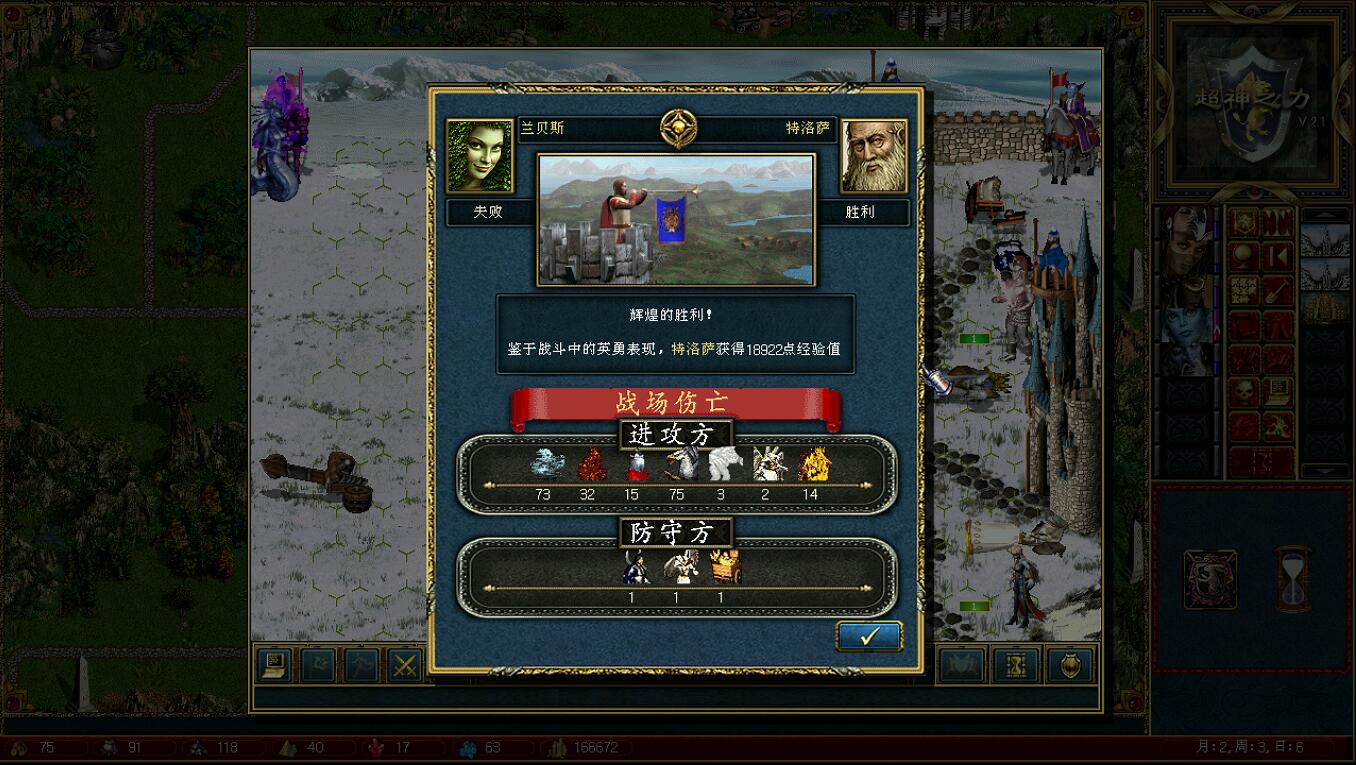Click the dragon emblem next hero button
Viewport: 1356px width, 765px height.
(x=1210, y=578)
